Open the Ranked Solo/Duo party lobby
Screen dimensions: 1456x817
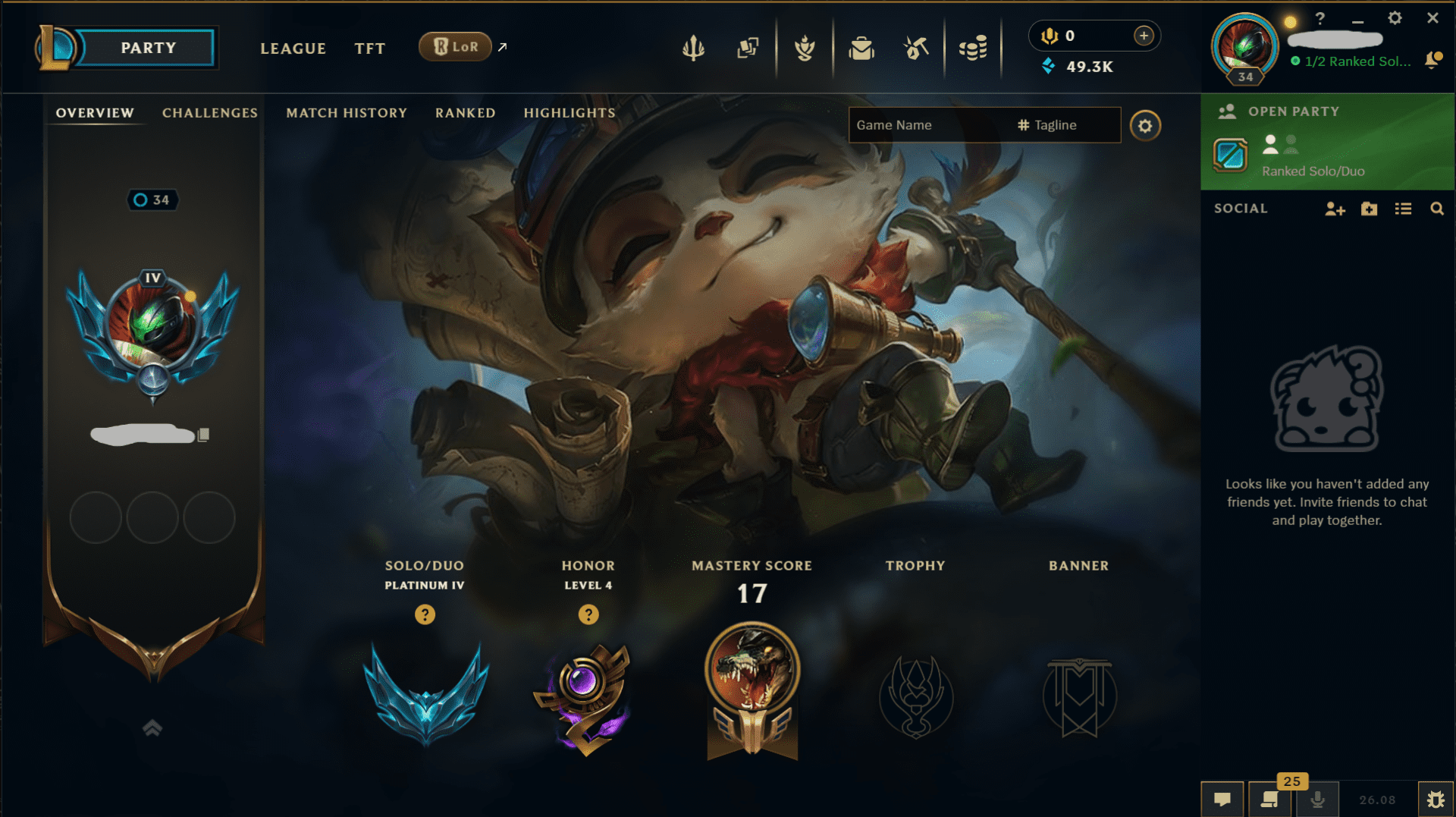pos(1326,157)
